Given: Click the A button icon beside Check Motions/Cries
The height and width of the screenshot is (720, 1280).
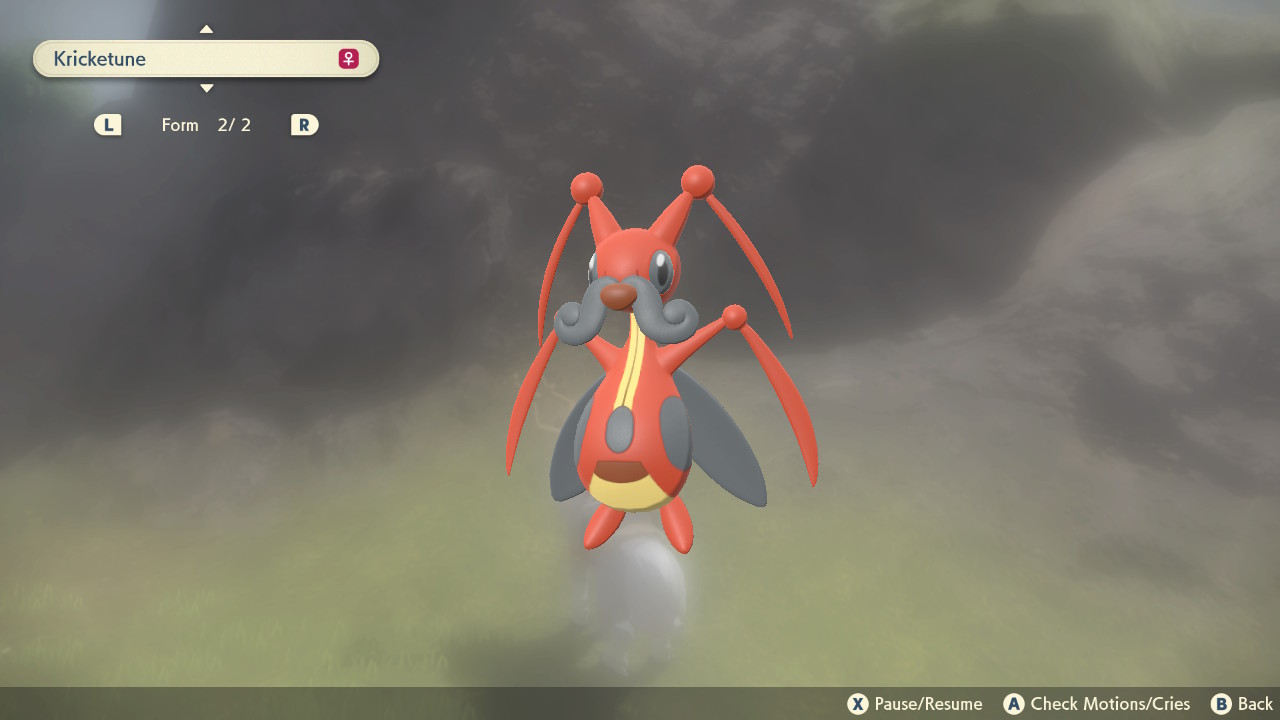Looking at the screenshot, I should [x=1014, y=704].
